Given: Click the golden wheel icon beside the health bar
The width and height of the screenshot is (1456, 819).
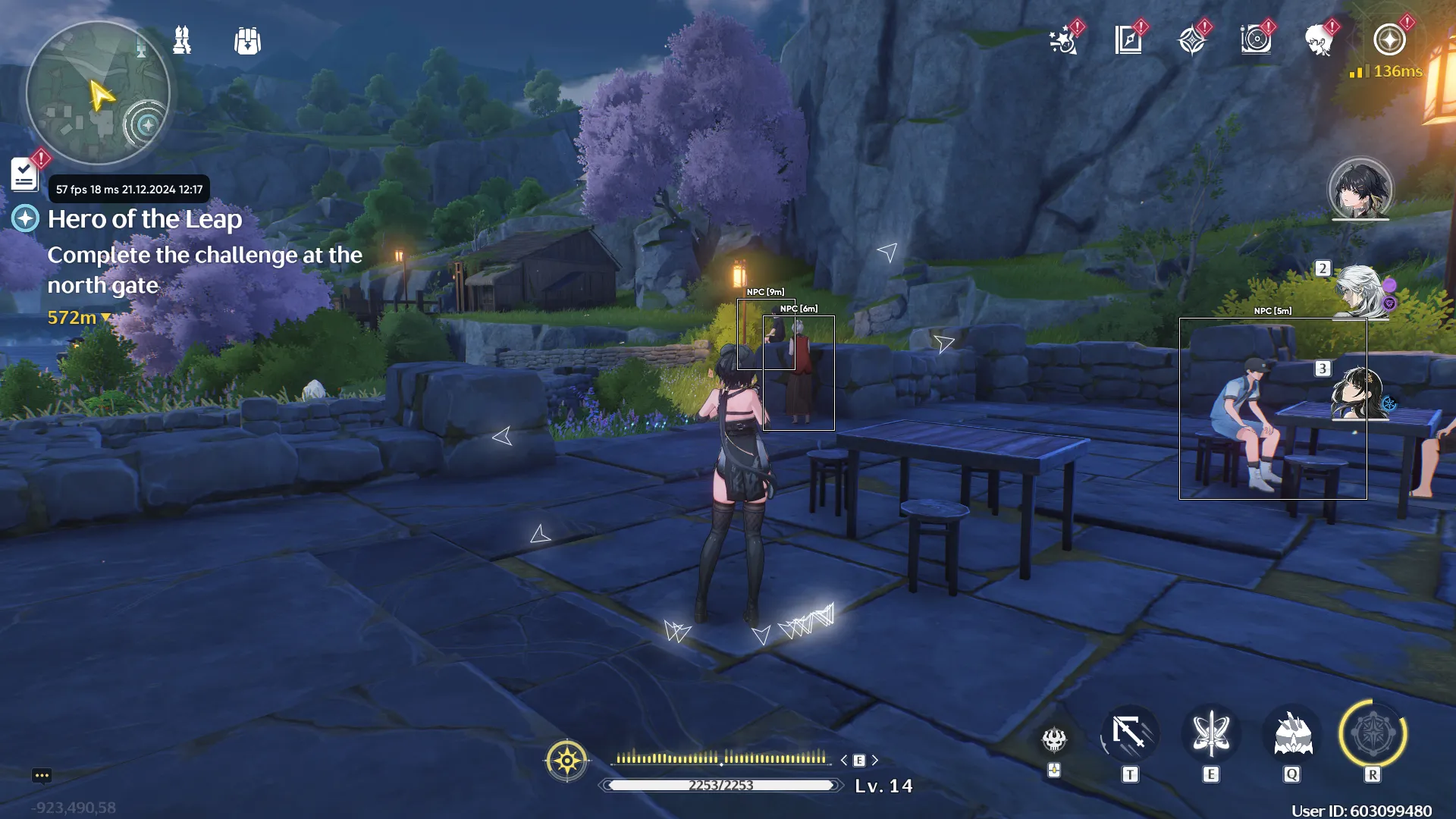Looking at the screenshot, I should (x=566, y=760).
